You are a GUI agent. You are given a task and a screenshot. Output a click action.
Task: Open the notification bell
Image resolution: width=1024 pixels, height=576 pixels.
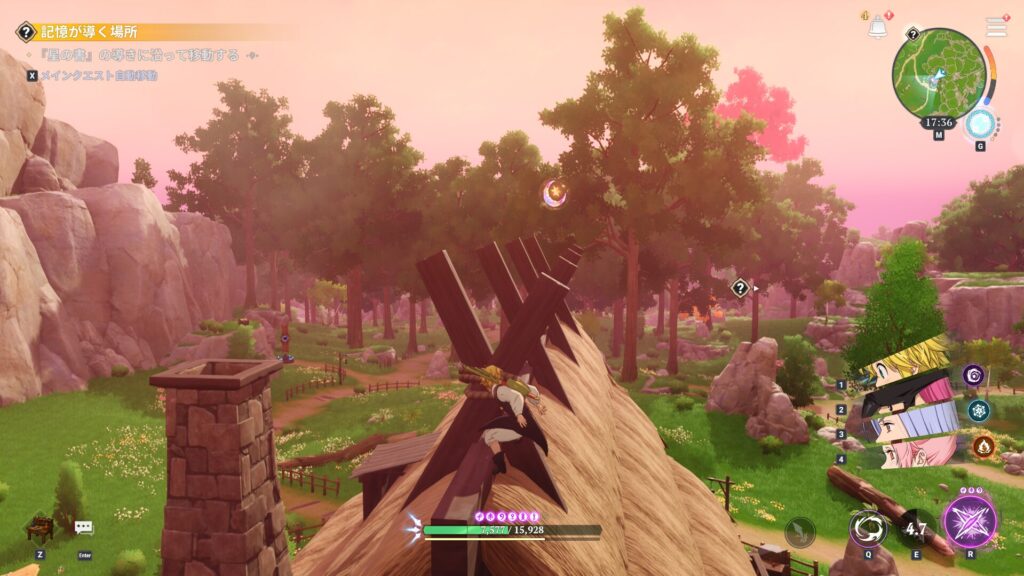pyautogui.click(x=877, y=27)
